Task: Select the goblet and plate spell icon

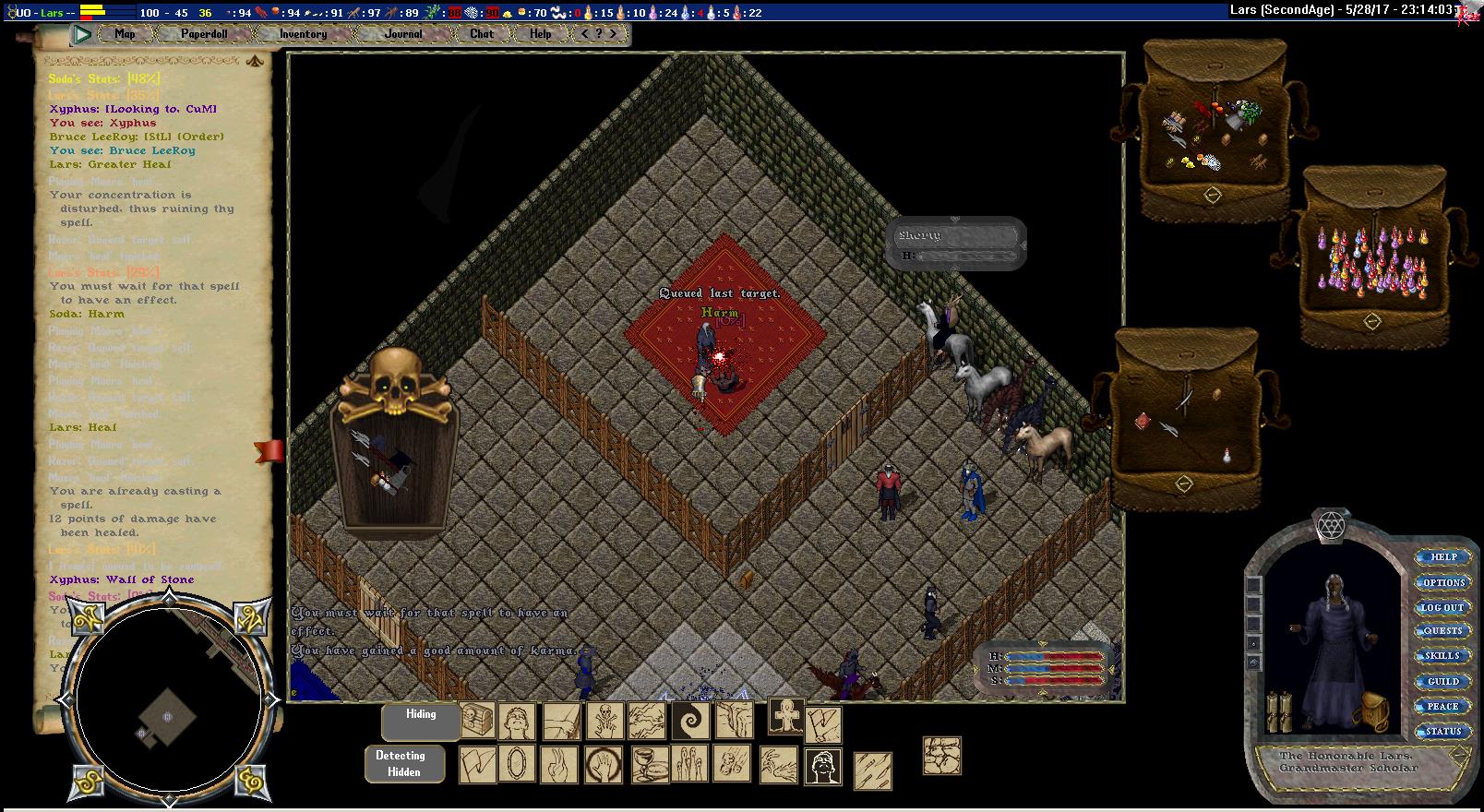Action: coord(648,765)
